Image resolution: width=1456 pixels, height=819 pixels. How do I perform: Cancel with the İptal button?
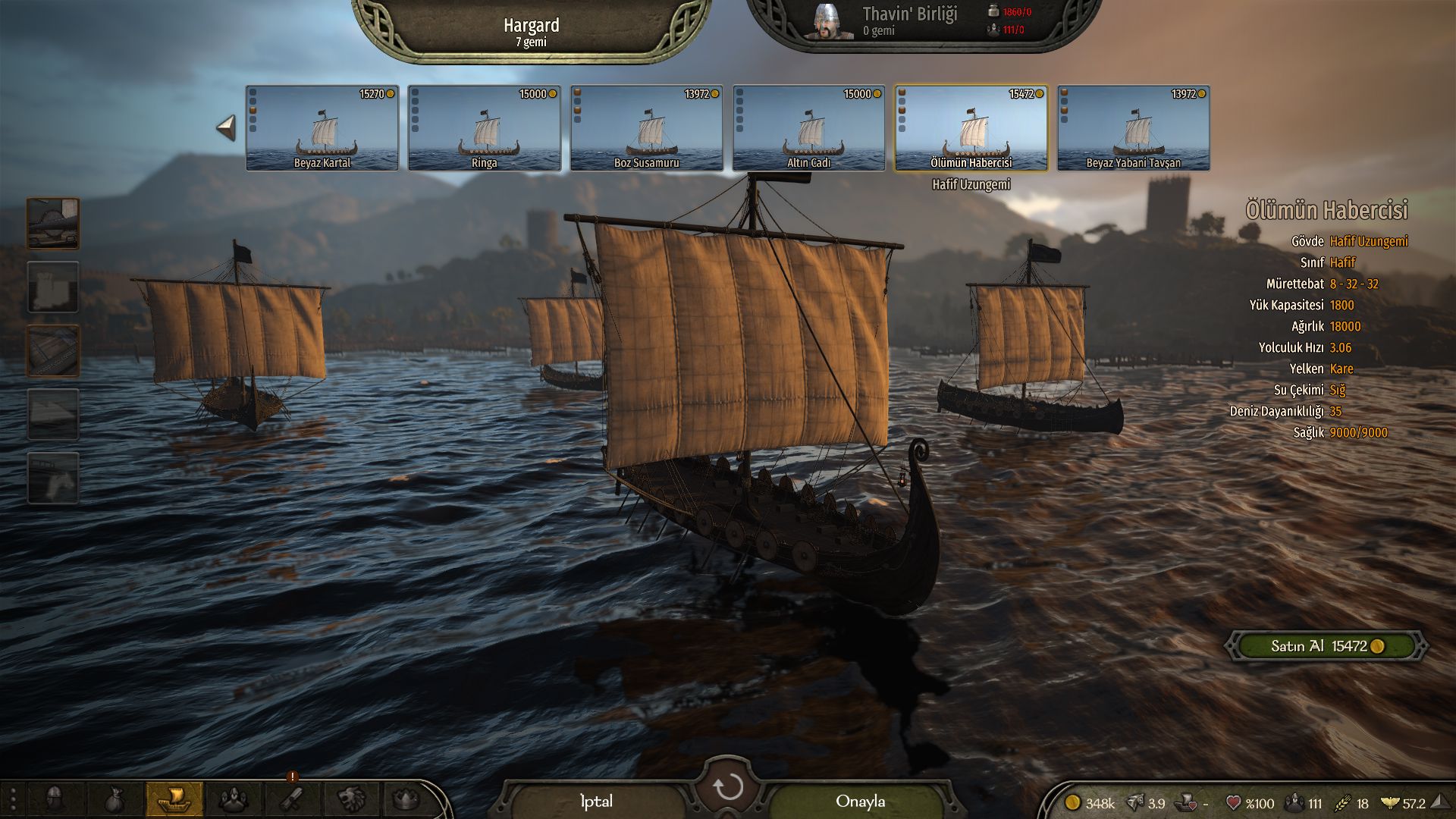coord(596,802)
